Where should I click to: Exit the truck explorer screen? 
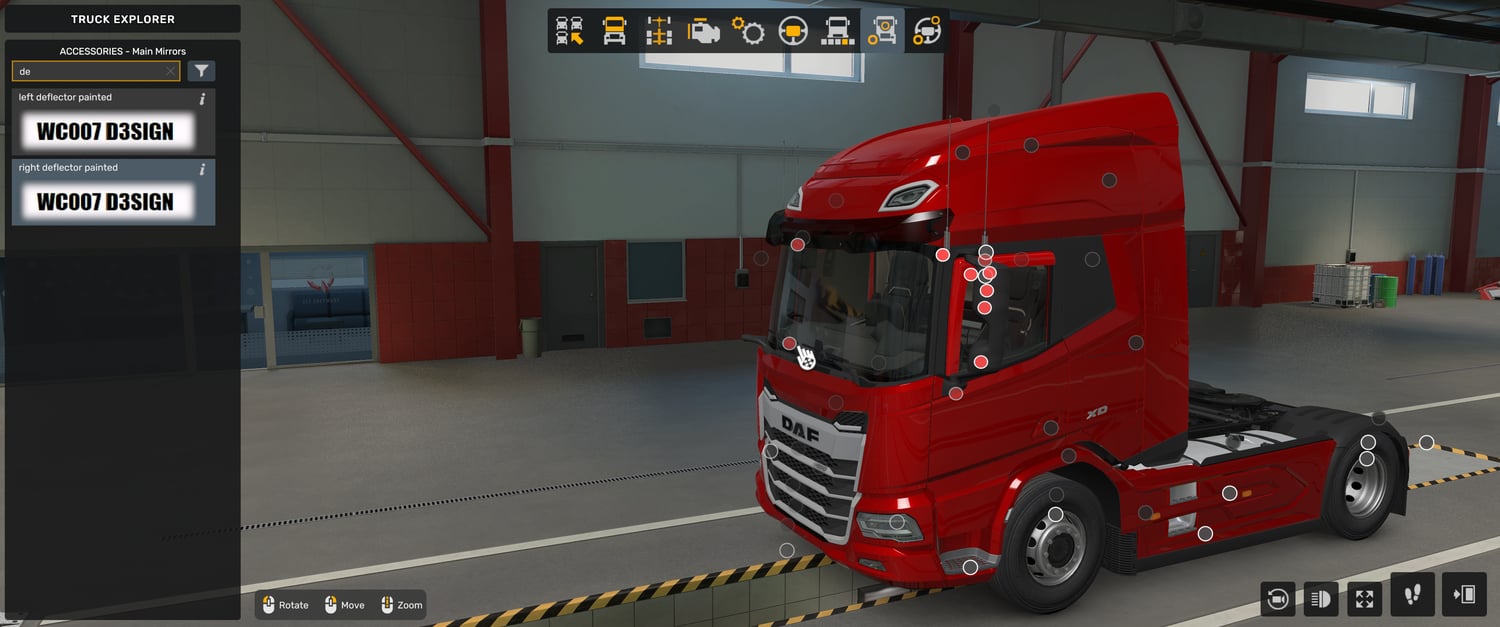click(1464, 595)
